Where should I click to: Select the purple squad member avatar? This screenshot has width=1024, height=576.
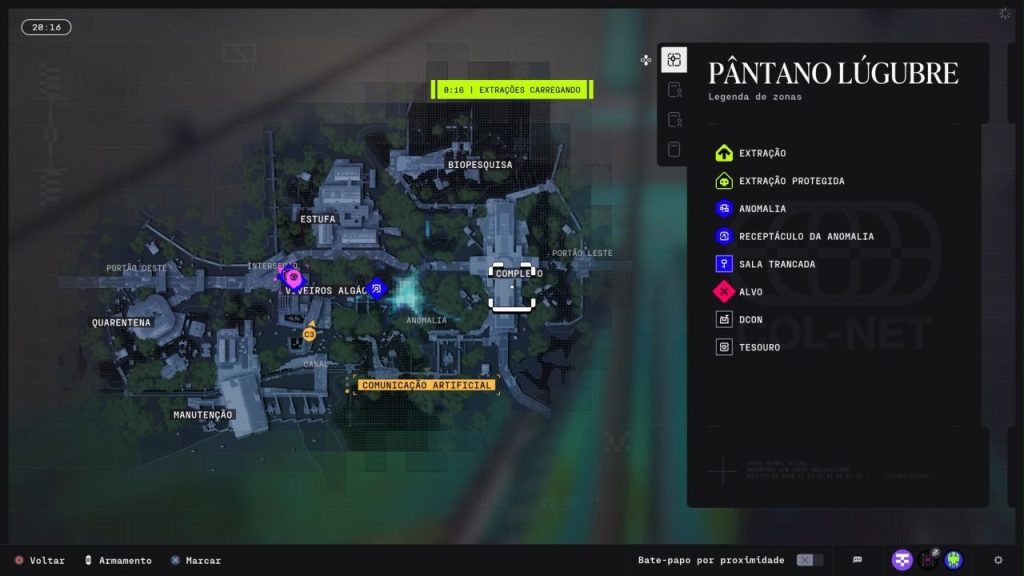tap(902, 560)
